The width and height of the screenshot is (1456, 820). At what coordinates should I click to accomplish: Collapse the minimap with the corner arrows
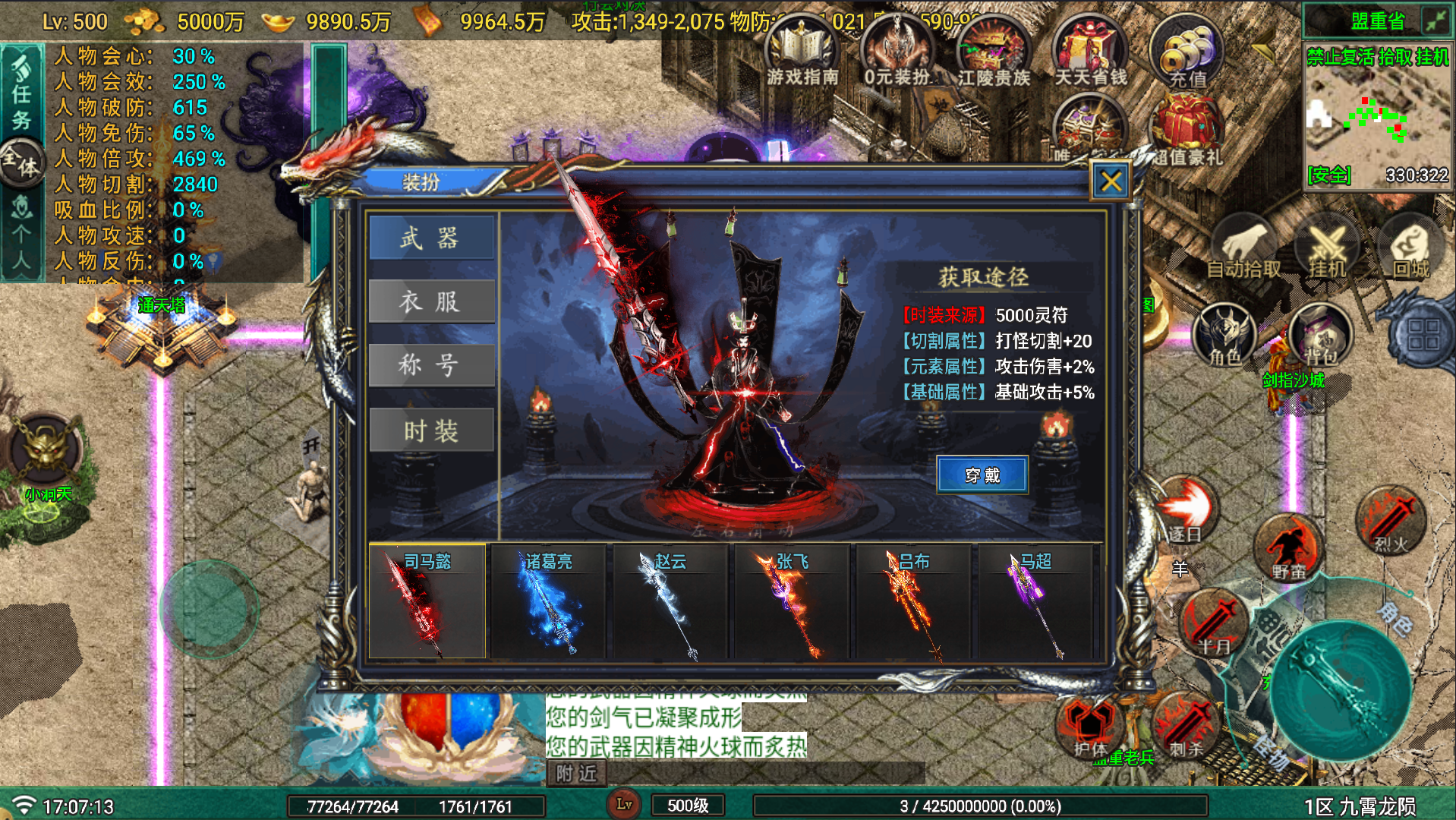tap(1437, 20)
